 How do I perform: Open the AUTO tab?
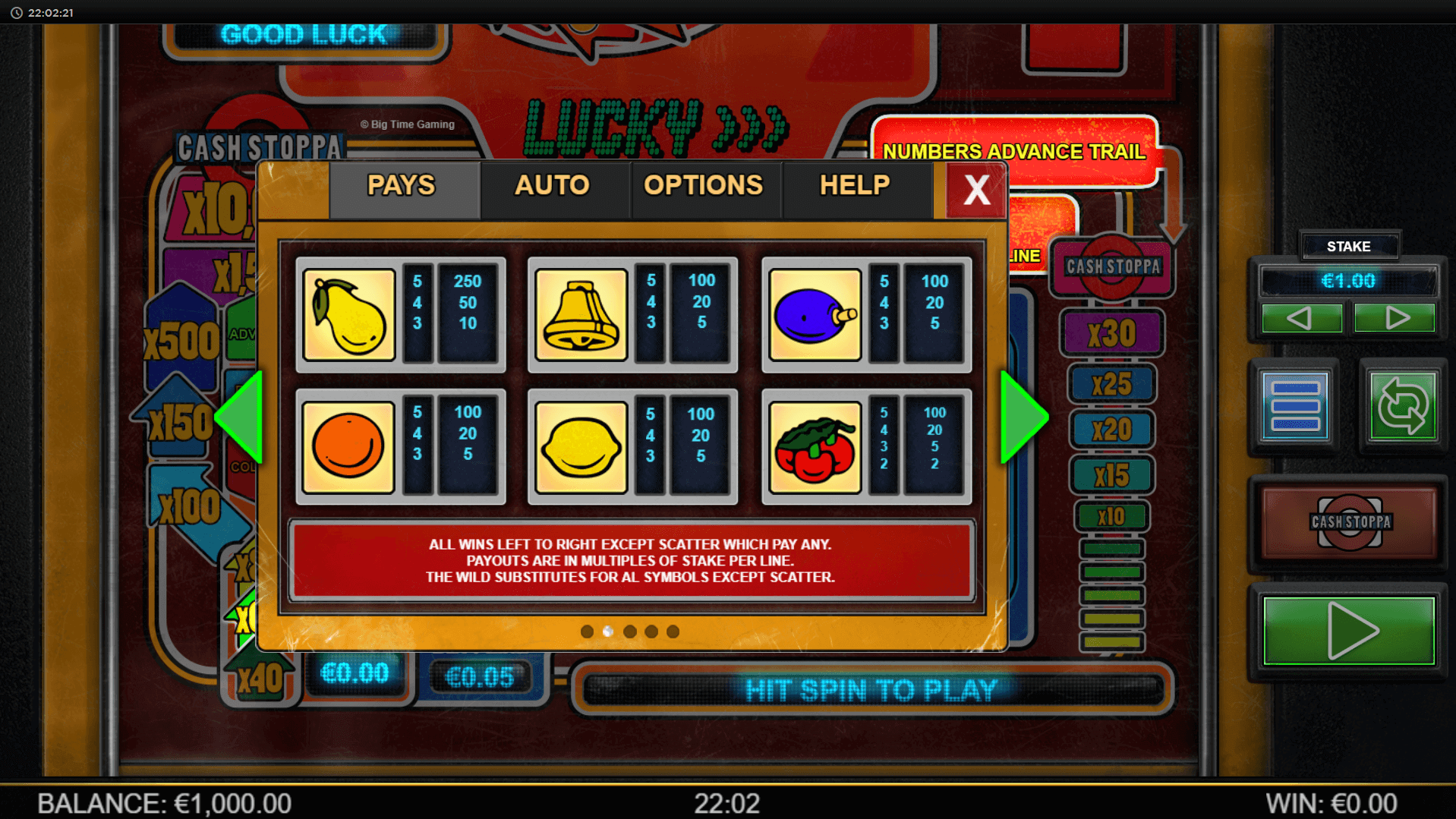coord(552,186)
